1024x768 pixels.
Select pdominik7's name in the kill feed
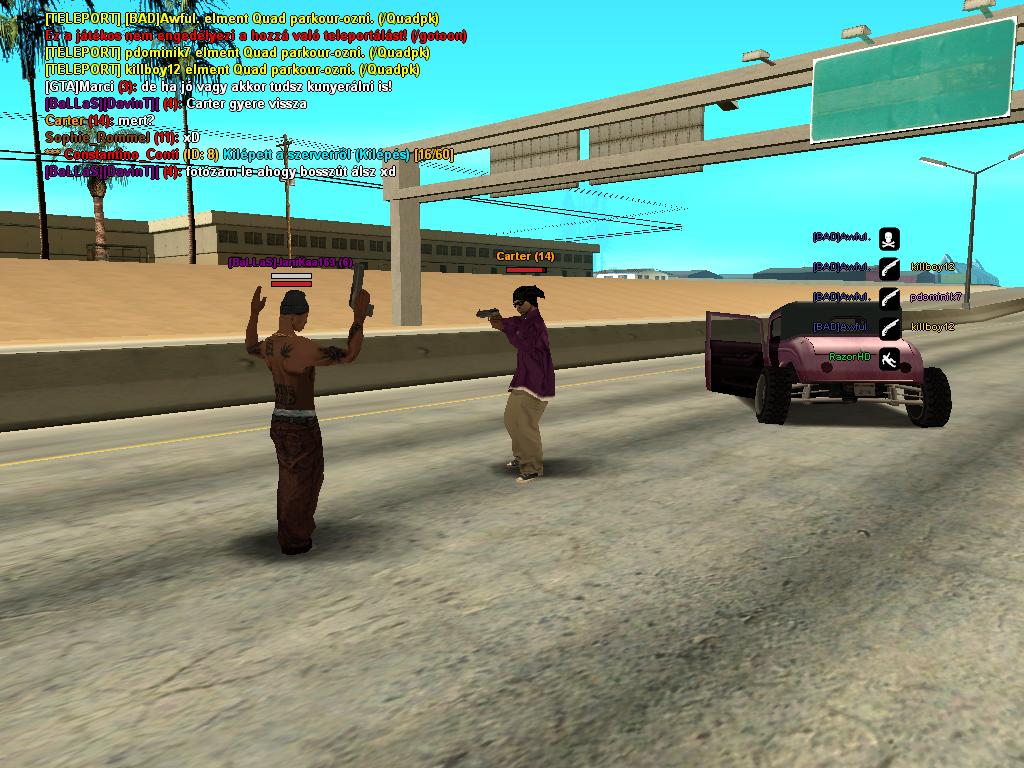point(936,297)
